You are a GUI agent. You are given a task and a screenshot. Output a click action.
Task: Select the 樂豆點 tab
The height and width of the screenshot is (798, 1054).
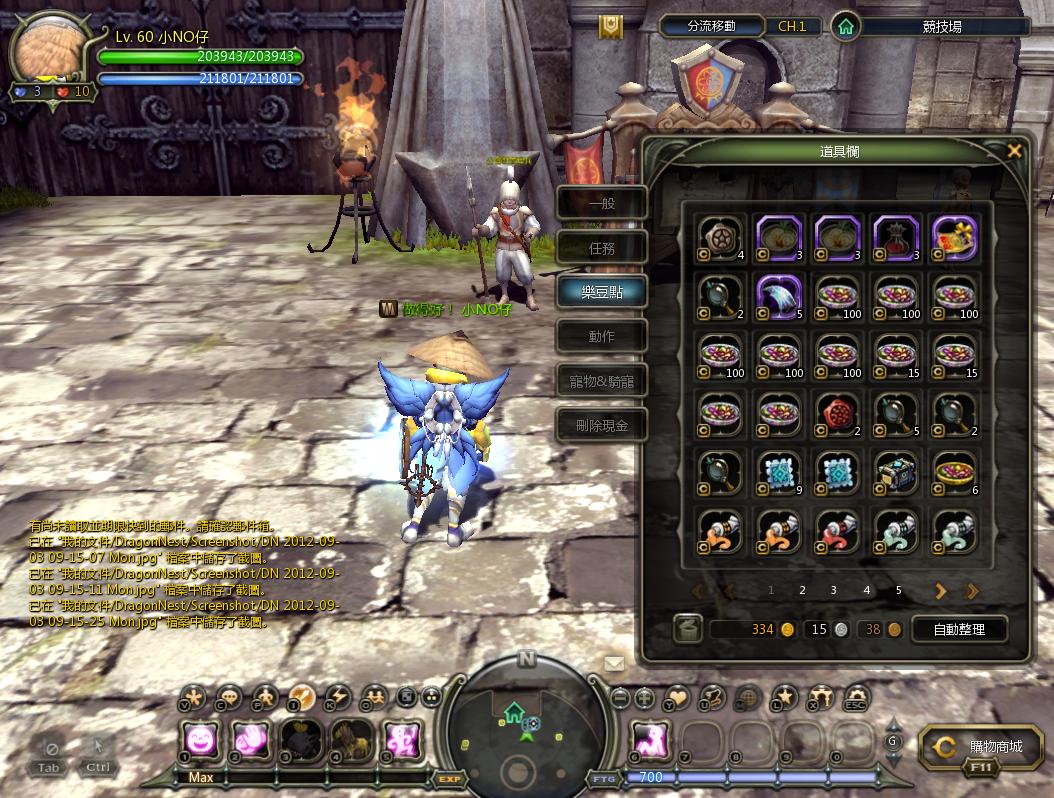pyautogui.click(x=602, y=292)
